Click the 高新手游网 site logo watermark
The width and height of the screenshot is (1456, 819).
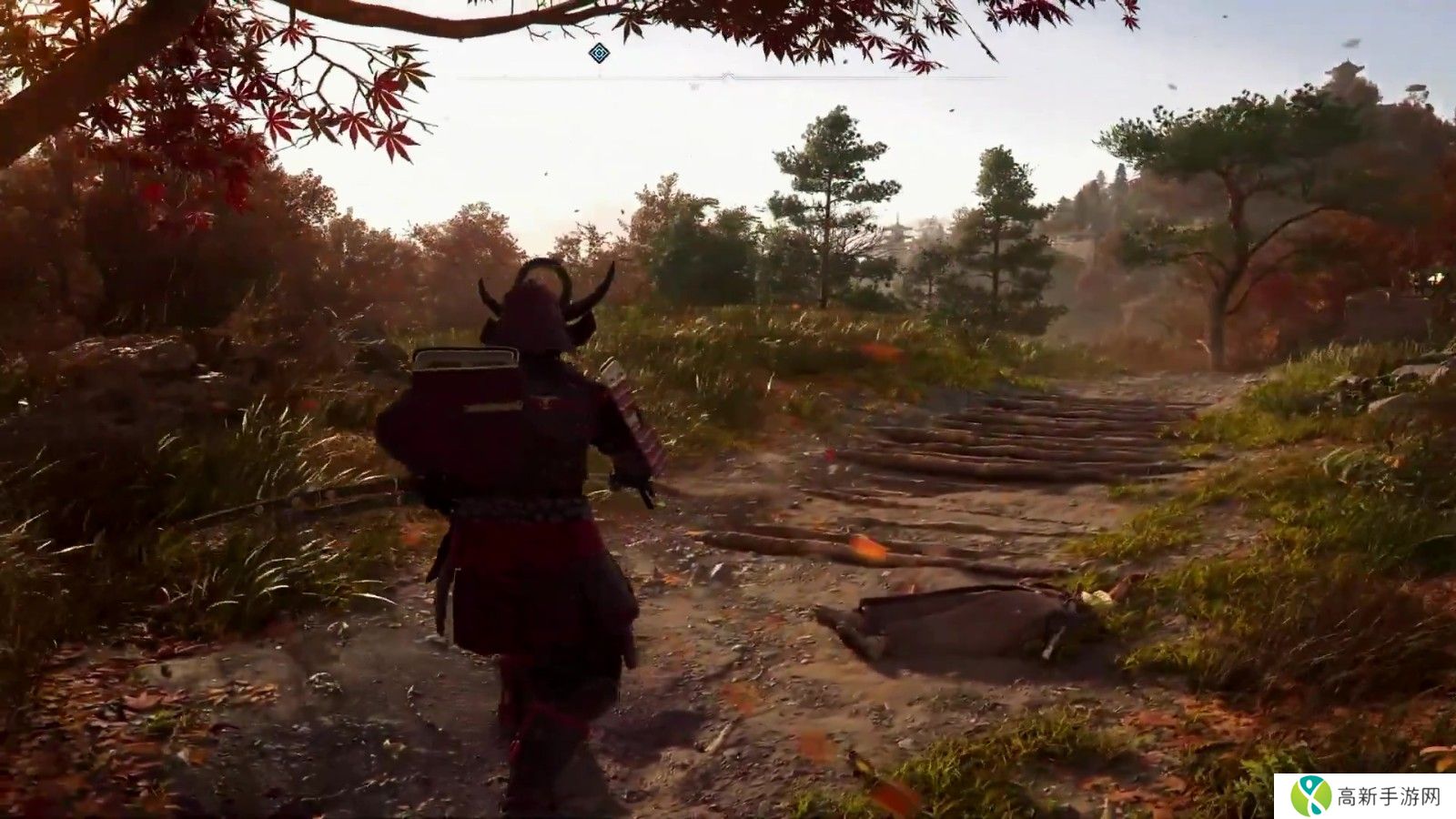point(1364,796)
